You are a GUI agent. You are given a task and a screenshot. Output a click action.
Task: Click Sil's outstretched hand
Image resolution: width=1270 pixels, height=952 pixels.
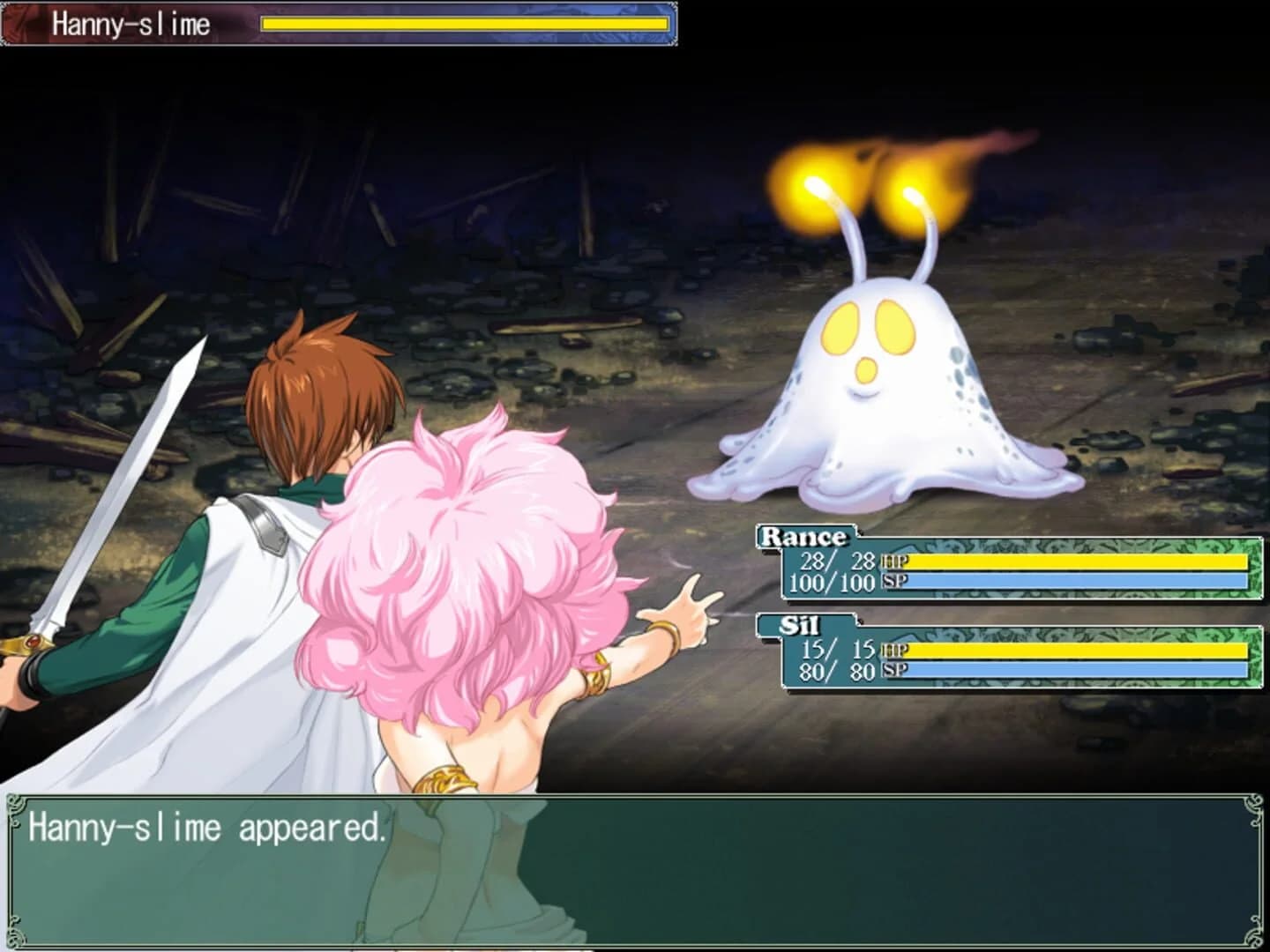tap(688, 599)
